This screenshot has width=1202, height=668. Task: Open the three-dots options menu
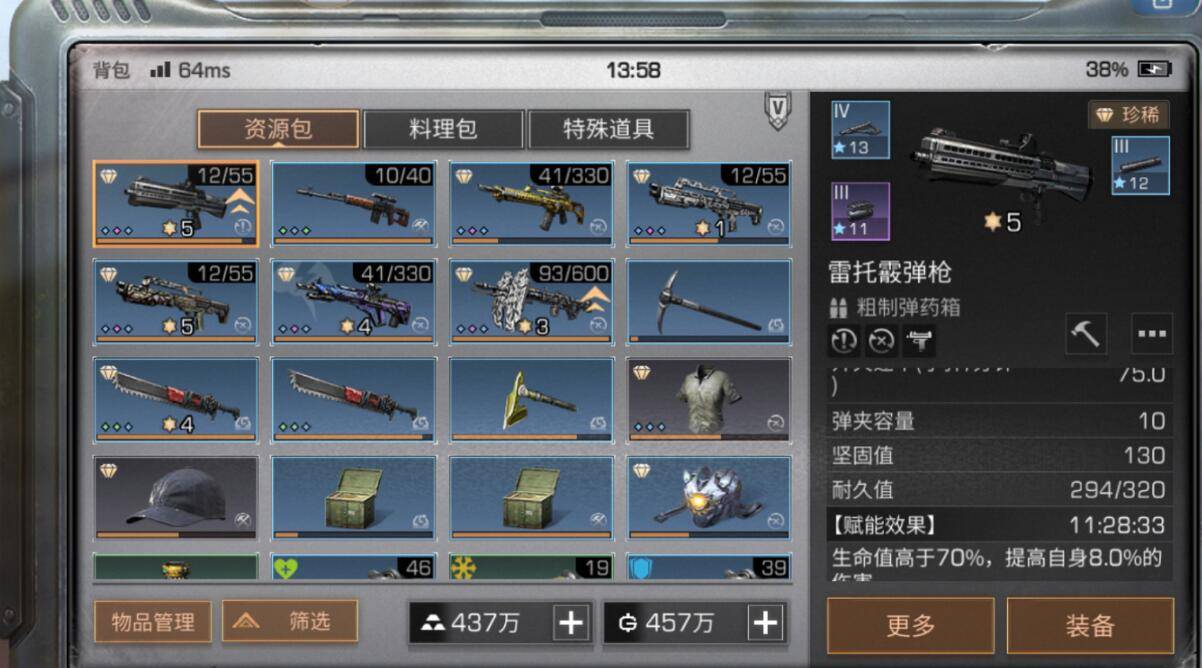(1152, 335)
